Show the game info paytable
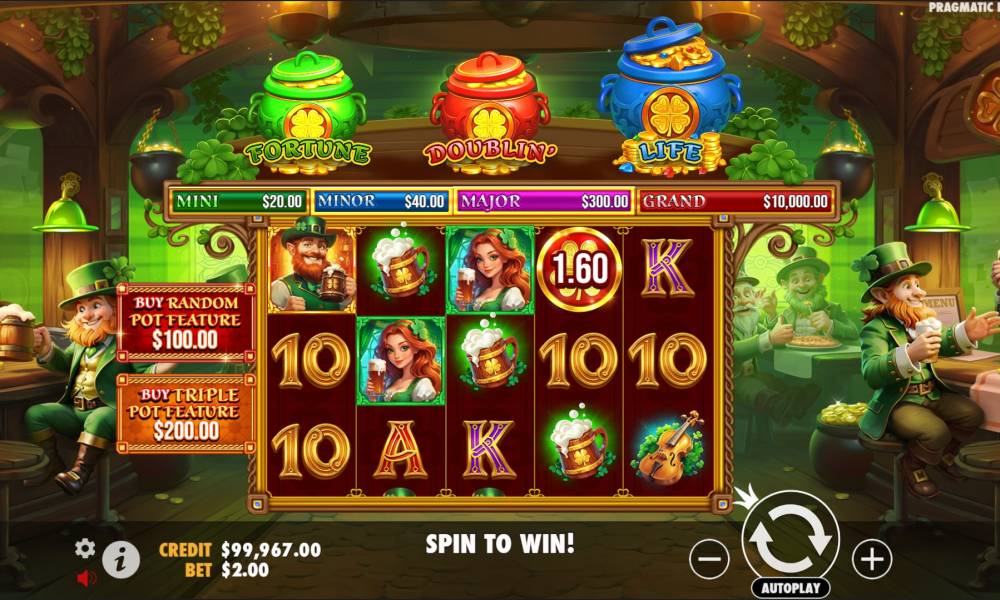The width and height of the screenshot is (1000, 600). tap(121, 559)
